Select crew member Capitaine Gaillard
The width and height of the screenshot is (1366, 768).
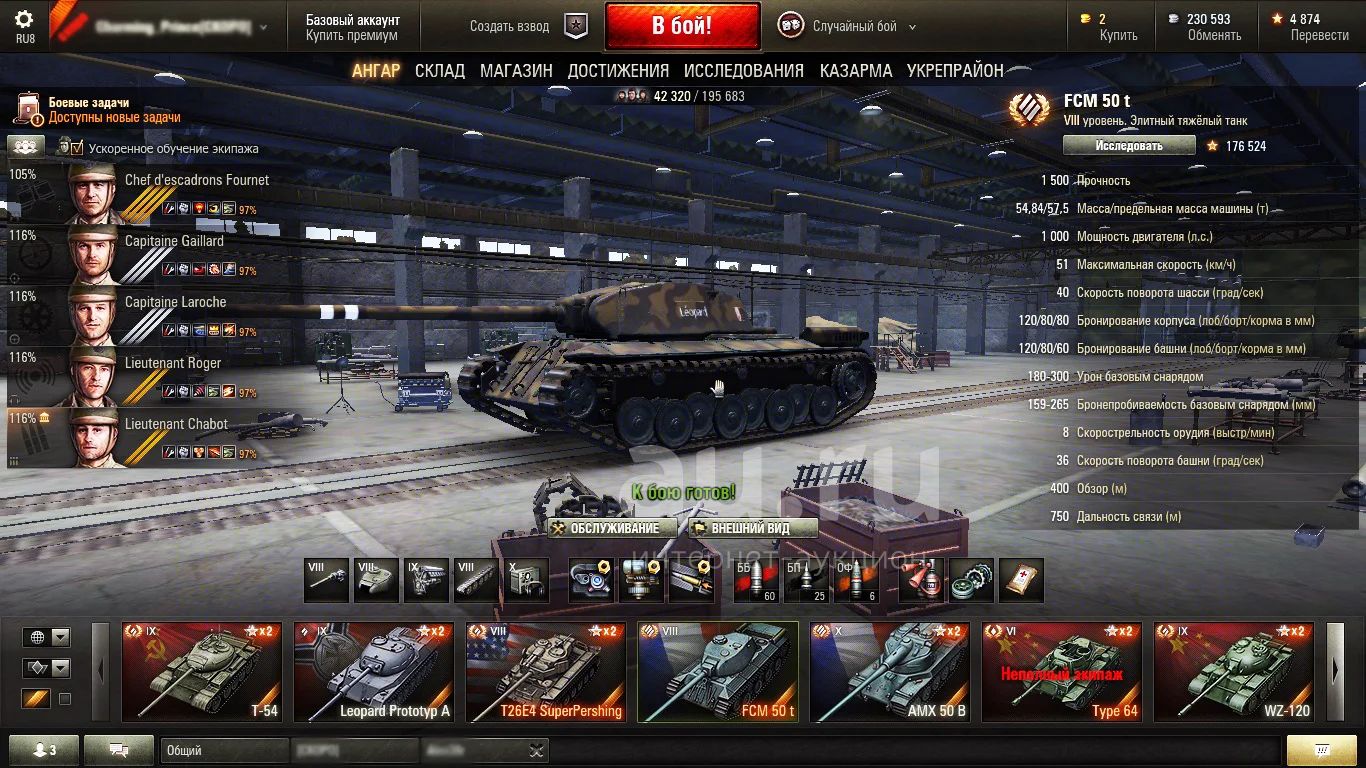point(174,241)
